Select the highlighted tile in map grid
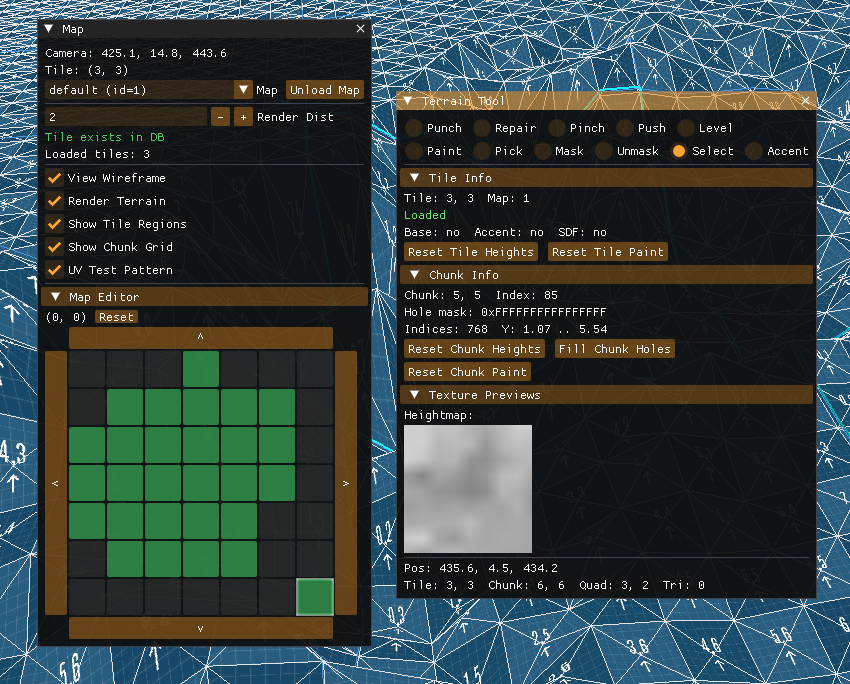Screen dimensions: 850x684 [x=315, y=596]
